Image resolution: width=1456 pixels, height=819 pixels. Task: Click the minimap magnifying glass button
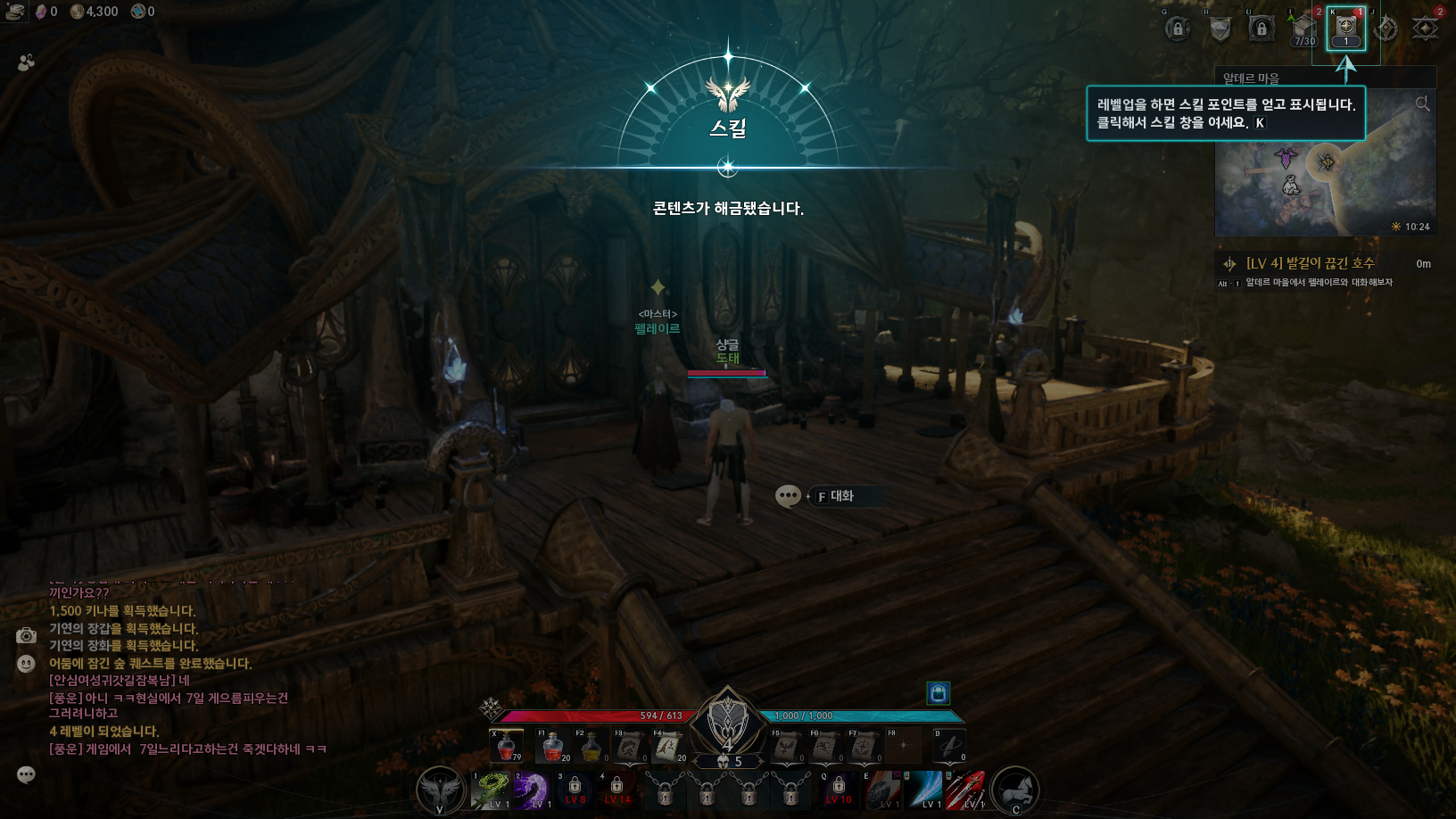[1422, 104]
